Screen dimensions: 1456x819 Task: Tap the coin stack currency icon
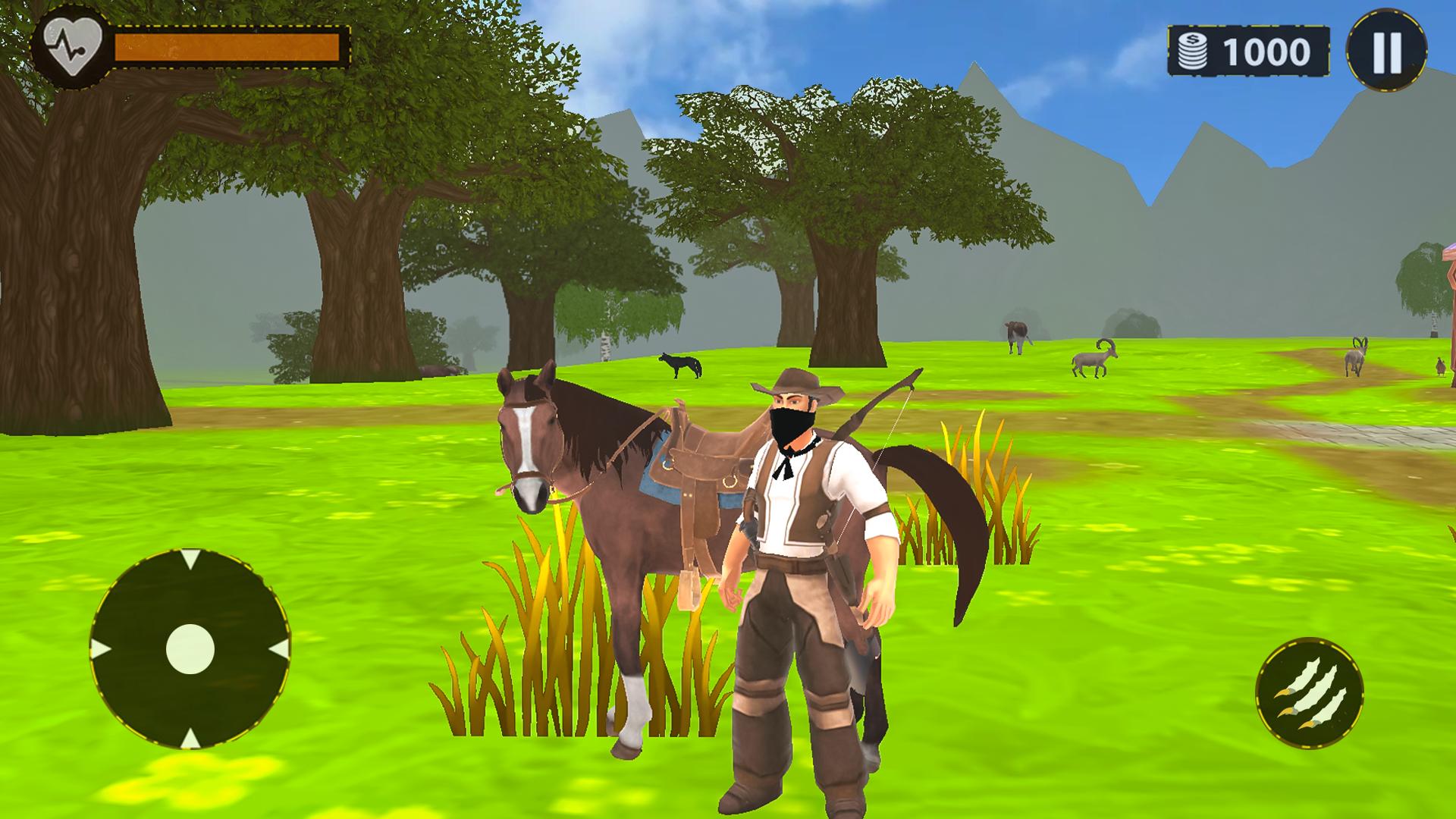point(1193,49)
